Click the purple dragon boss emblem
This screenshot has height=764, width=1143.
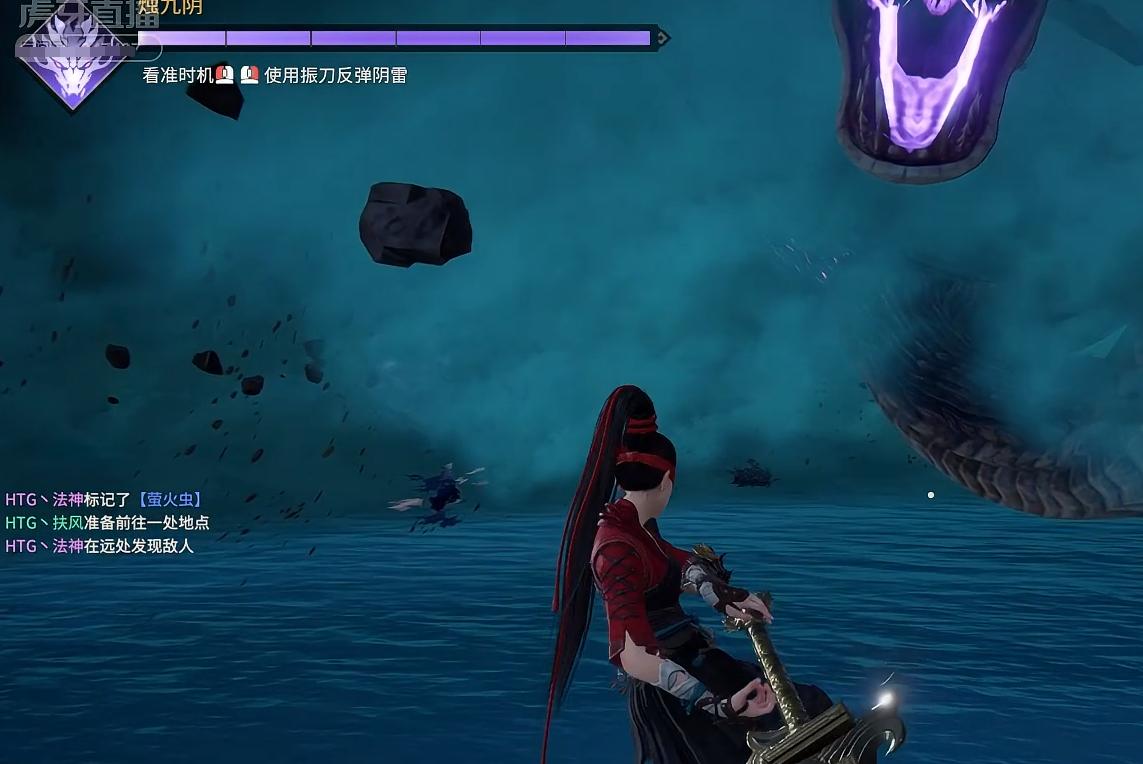[72, 60]
